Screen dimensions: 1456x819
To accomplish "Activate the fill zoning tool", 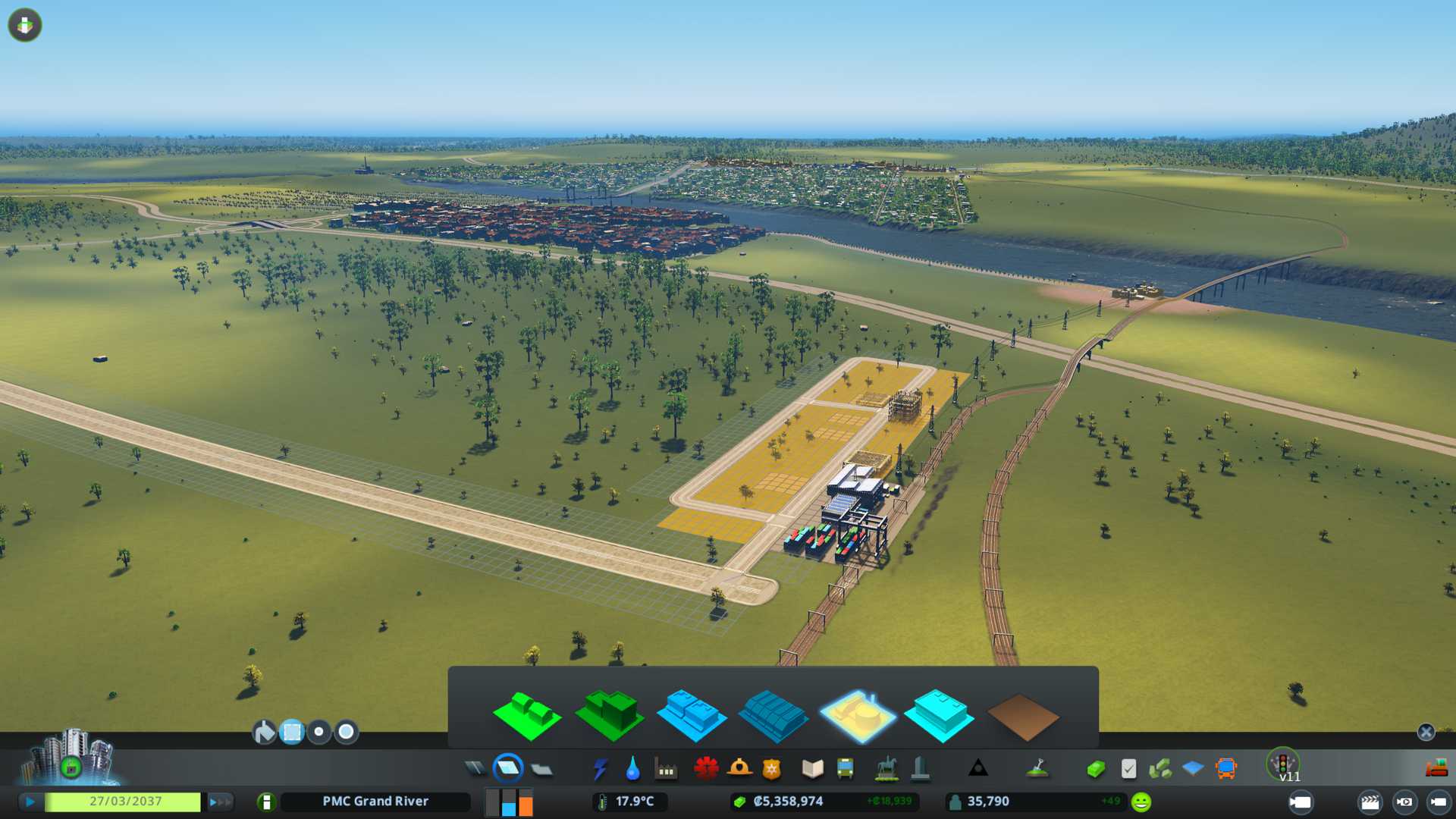I will (264, 732).
